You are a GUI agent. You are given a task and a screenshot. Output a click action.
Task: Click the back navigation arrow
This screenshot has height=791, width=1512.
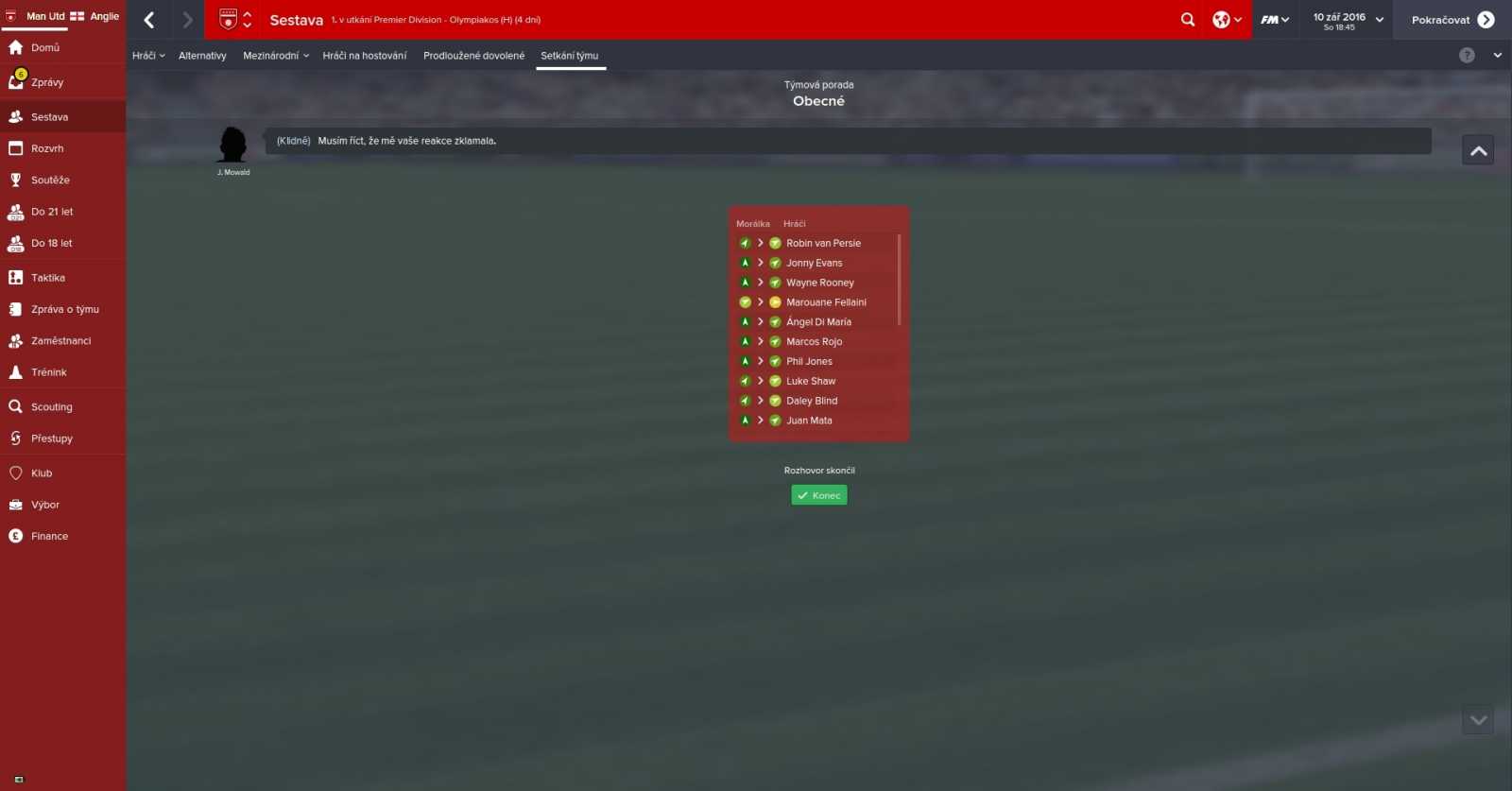148,19
